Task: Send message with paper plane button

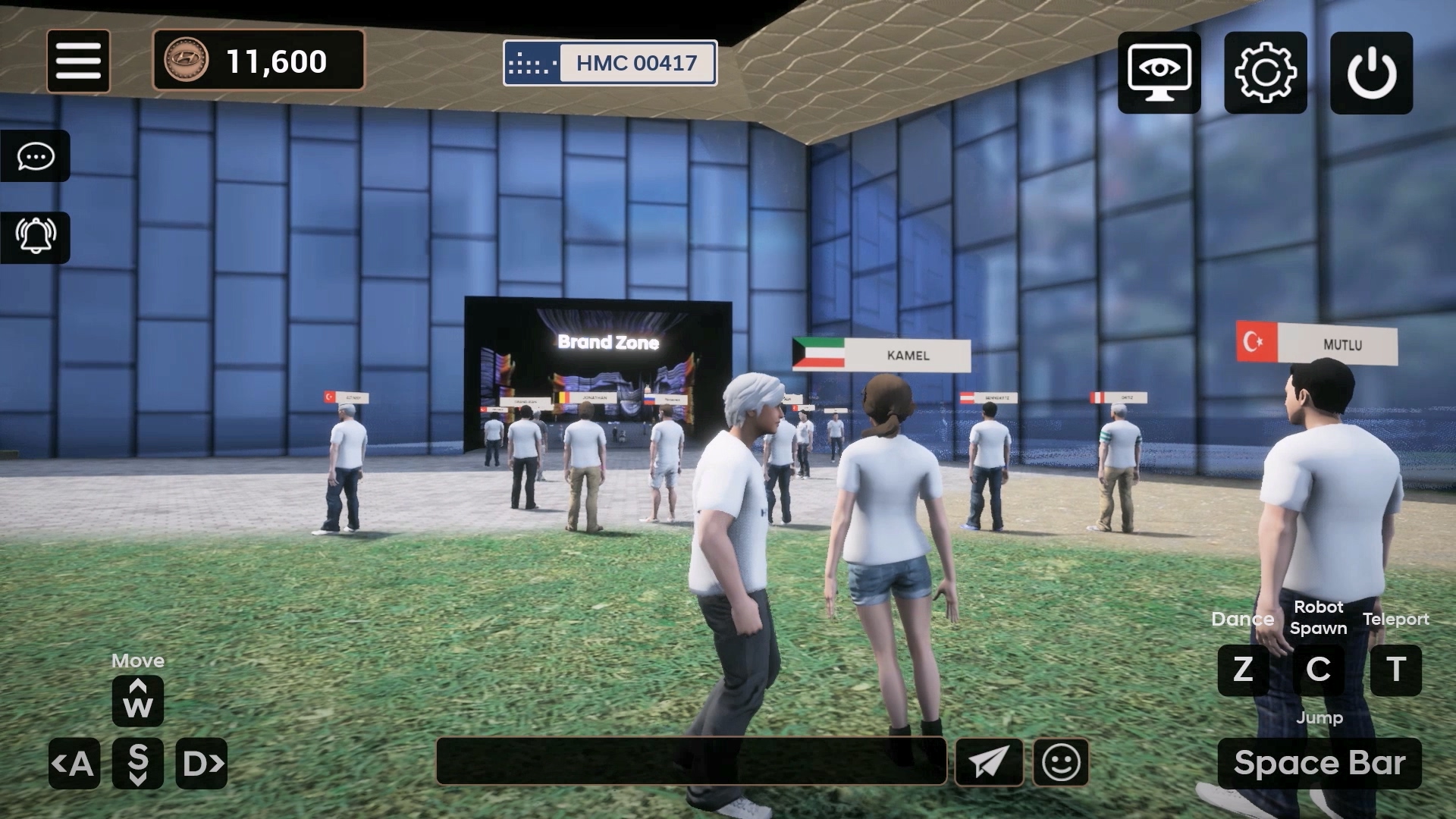Action: (989, 761)
